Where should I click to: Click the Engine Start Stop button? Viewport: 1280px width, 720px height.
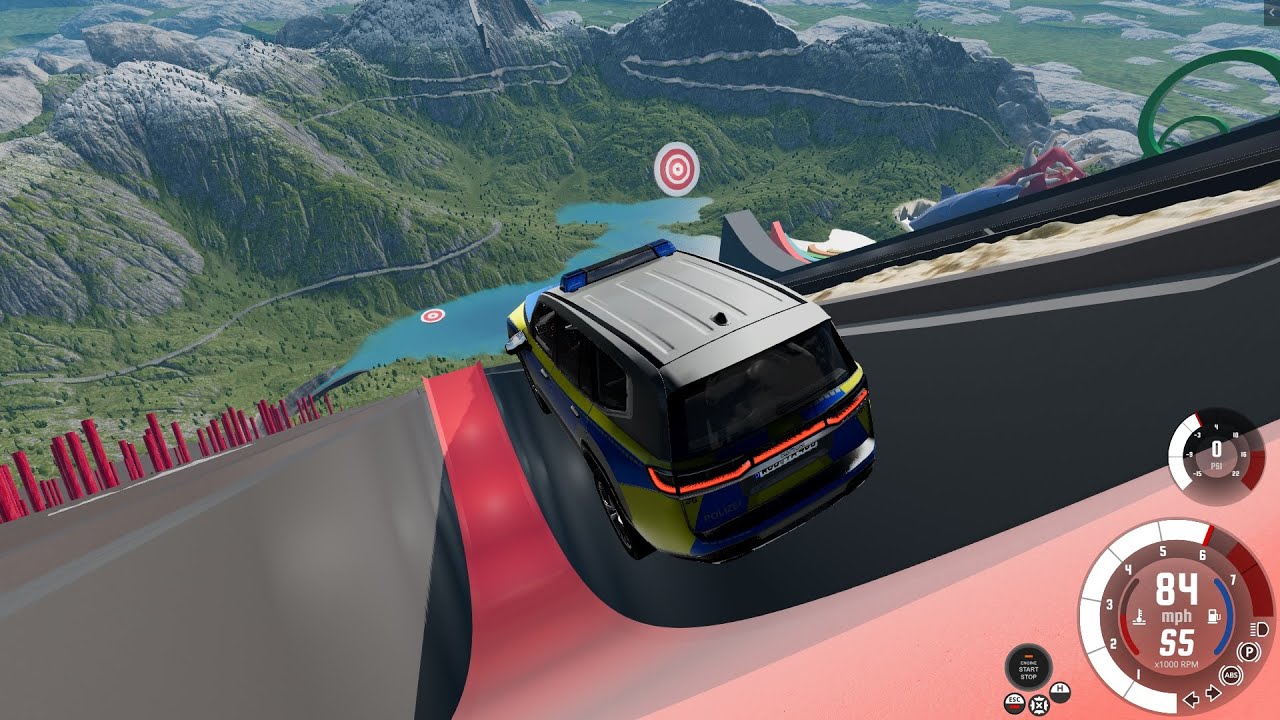[x=1028, y=666]
